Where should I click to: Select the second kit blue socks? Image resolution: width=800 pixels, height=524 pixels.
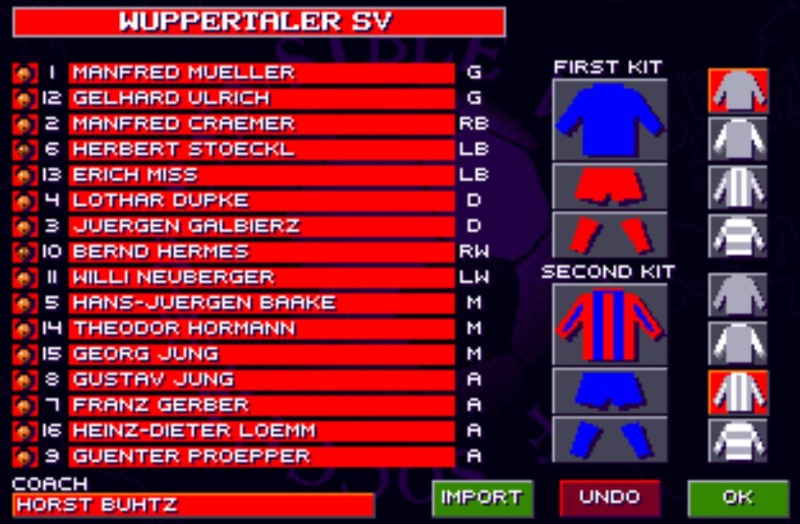[609, 438]
